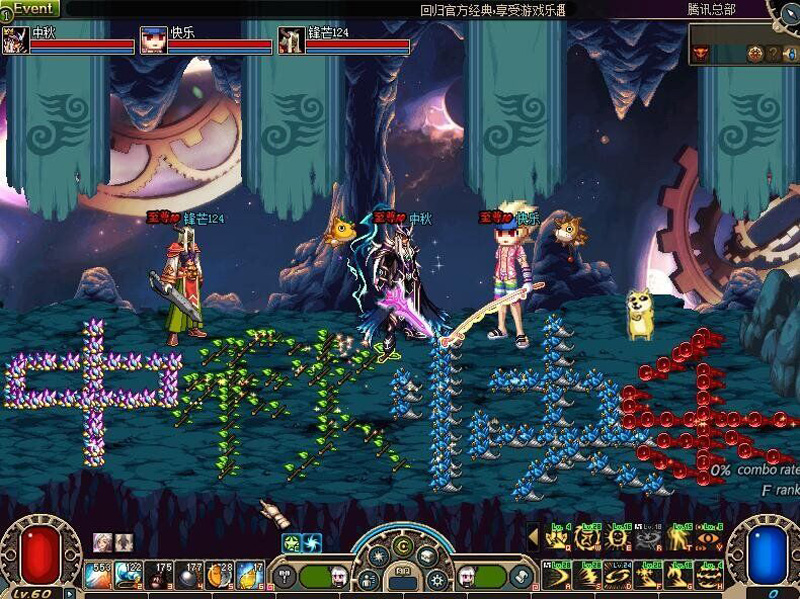Open the Event button
The image size is (800, 599).
tap(31, 8)
